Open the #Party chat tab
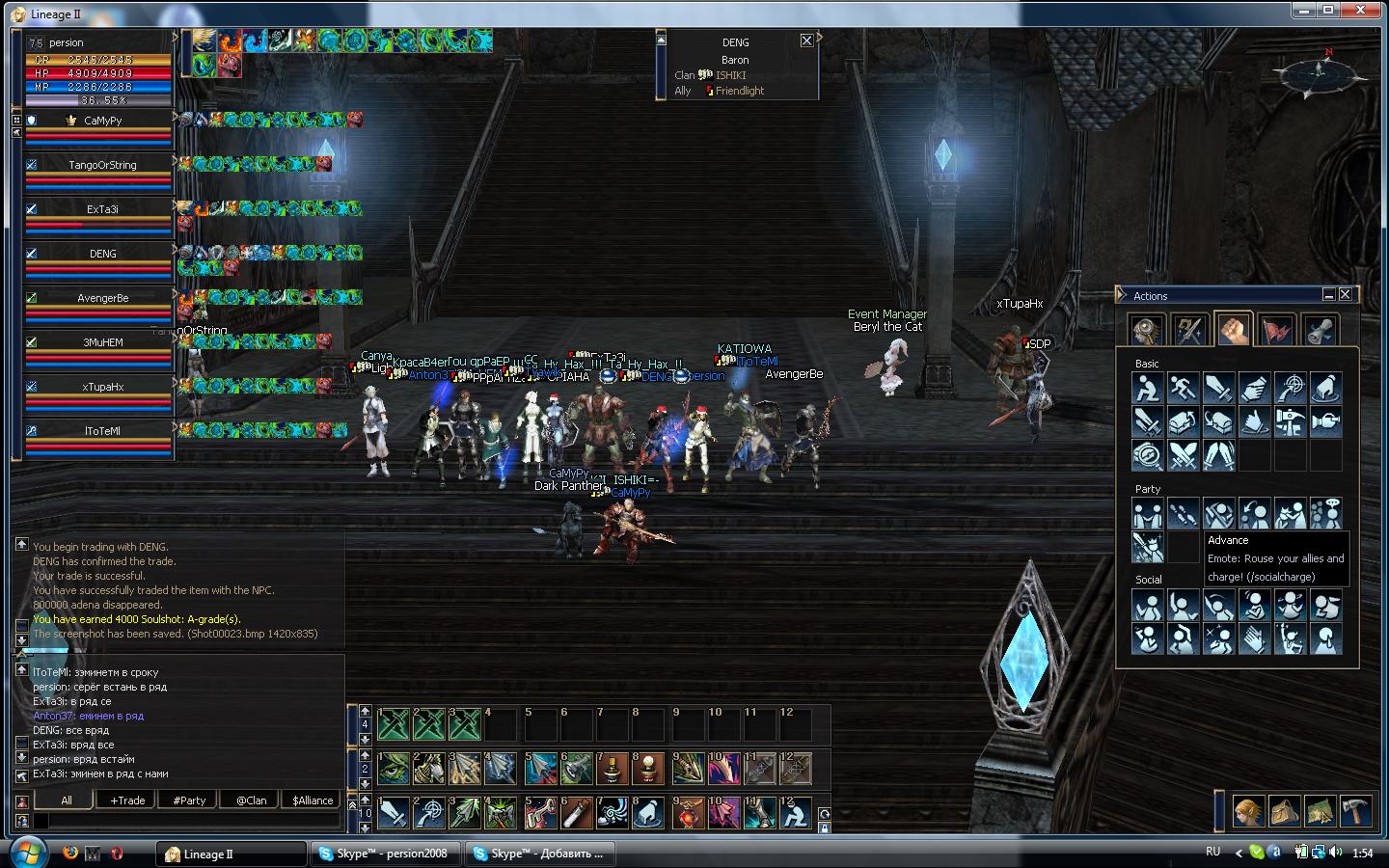1389x868 pixels. pos(189,800)
